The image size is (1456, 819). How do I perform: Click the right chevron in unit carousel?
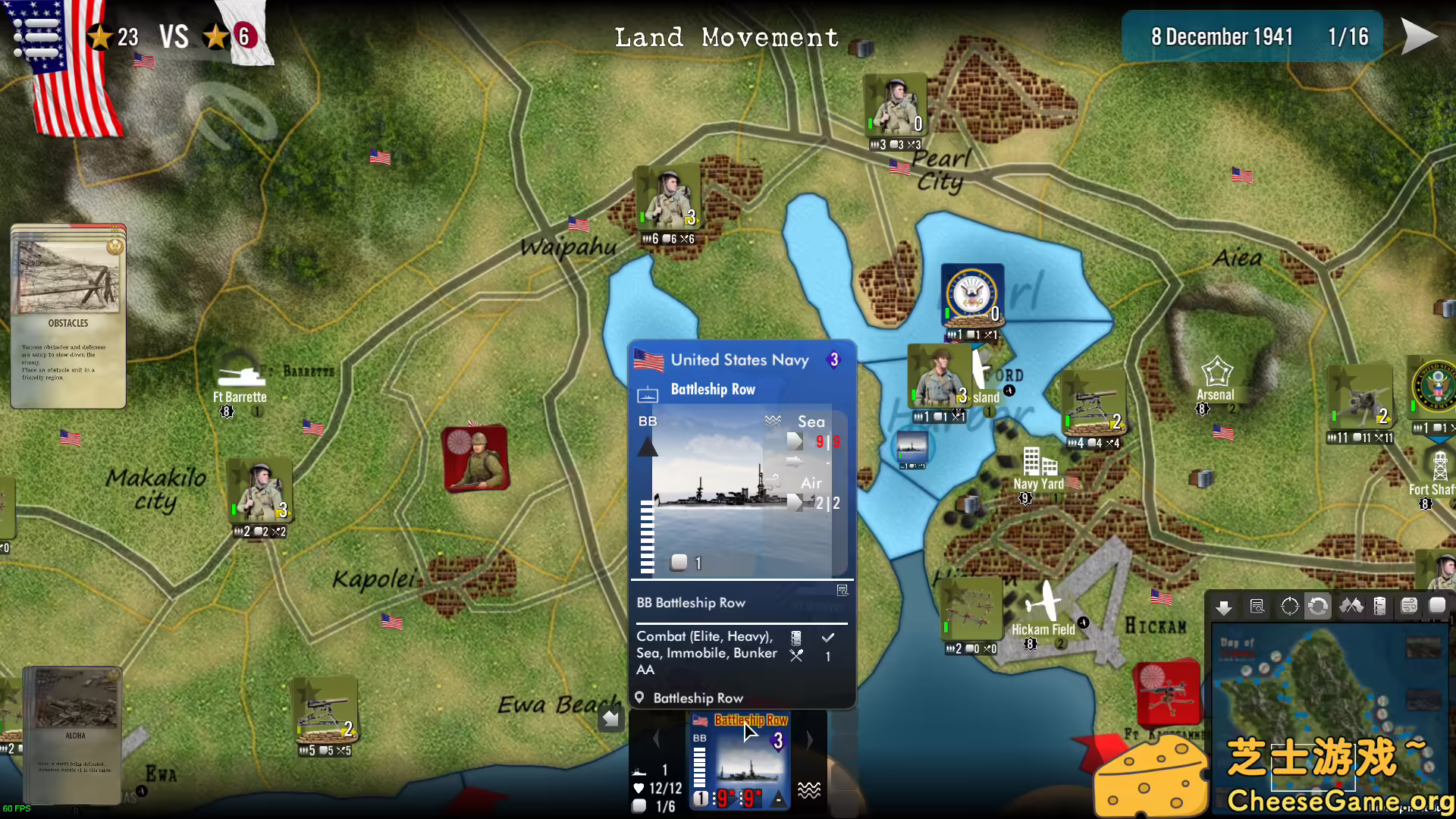pos(810,738)
